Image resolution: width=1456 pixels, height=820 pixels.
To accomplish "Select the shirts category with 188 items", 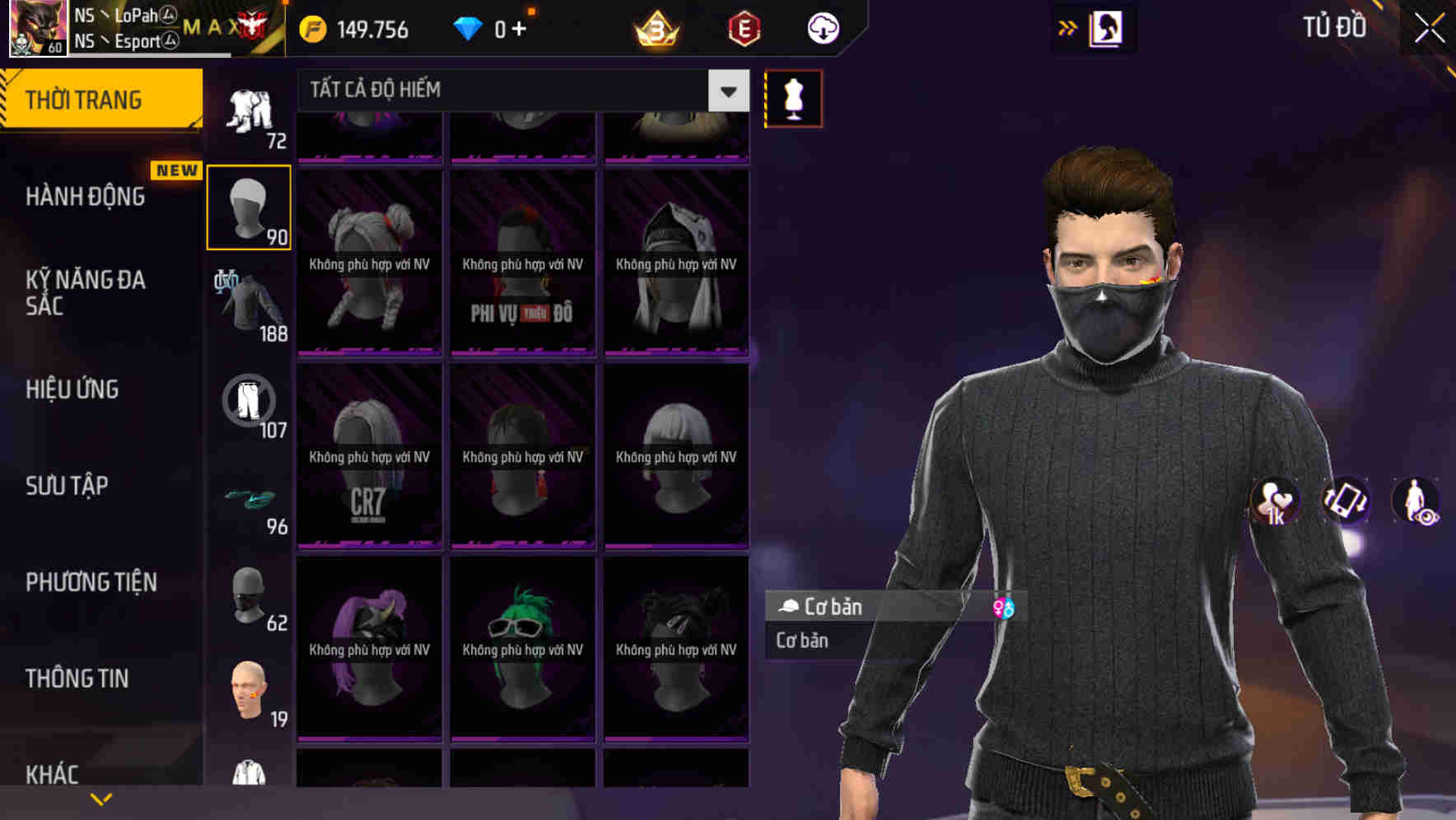I will (249, 303).
